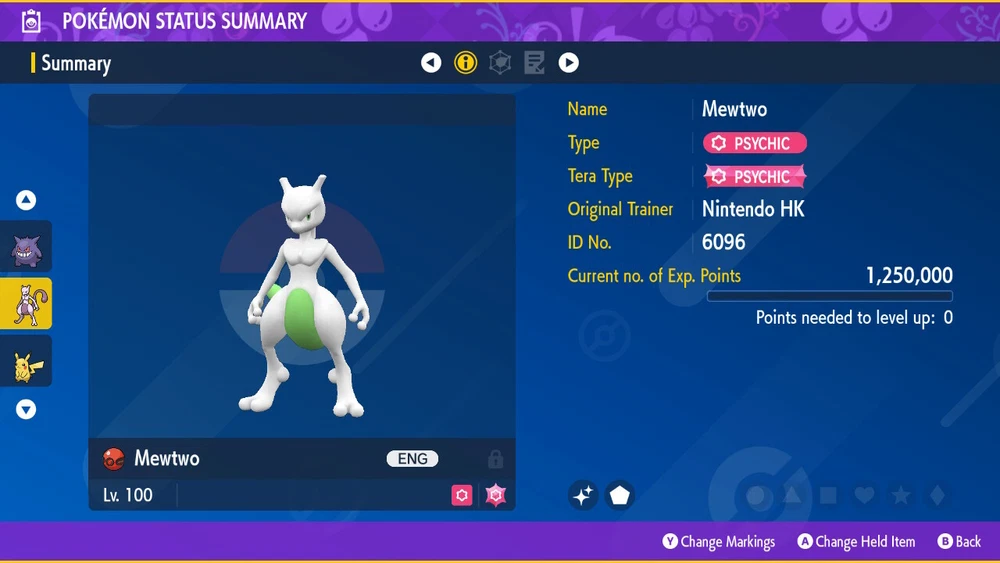This screenshot has width=1000, height=563.
Task: Click the star marking
Action: tap(901, 495)
